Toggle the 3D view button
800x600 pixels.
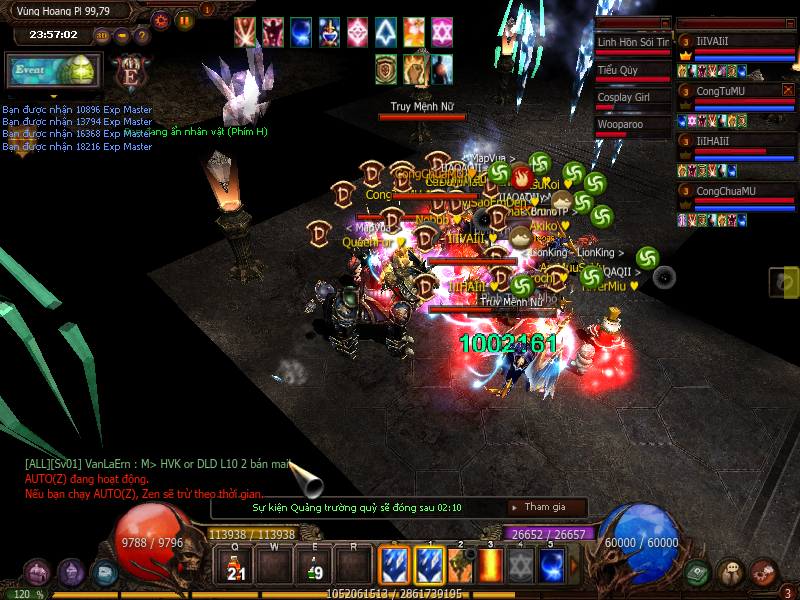[102, 36]
